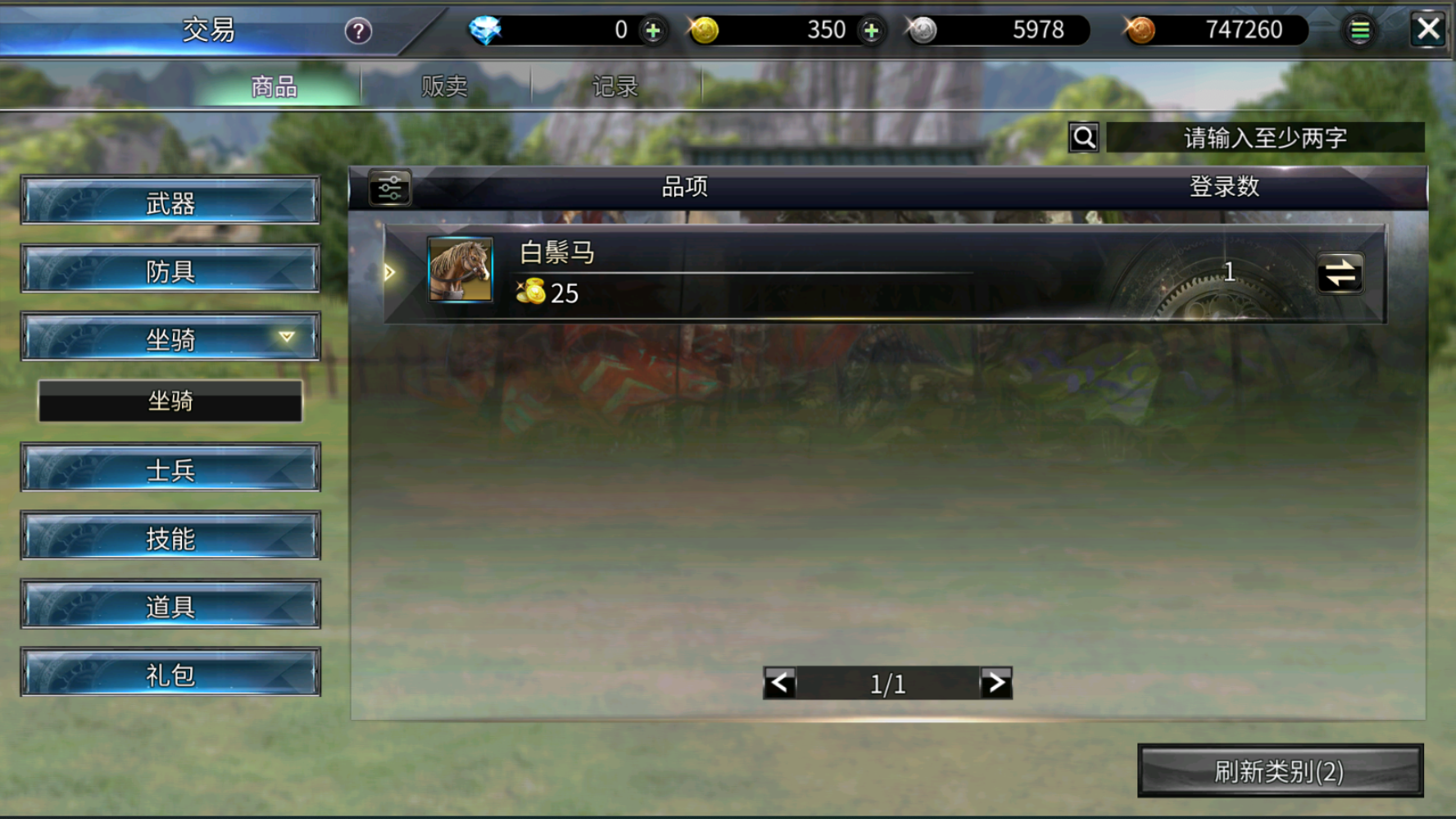Click the trade arrows button for 白鬃马
Image resolution: width=1456 pixels, height=819 pixels.
pyautogui.click(x=1340, y=274)
